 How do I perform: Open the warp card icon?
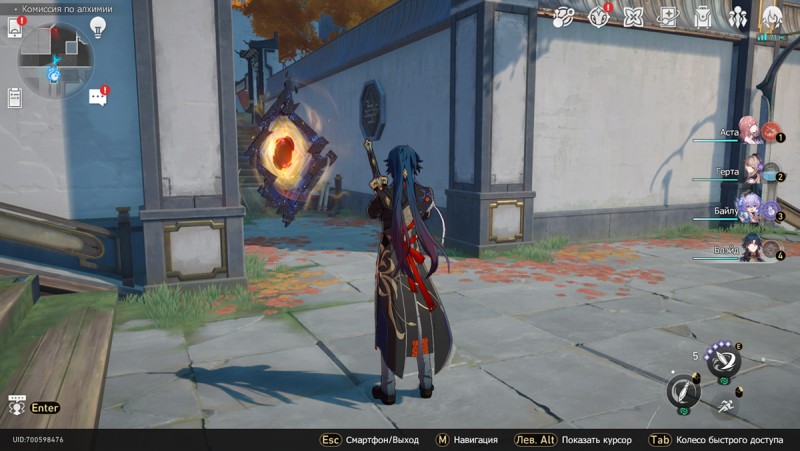[x=667, y=16]
